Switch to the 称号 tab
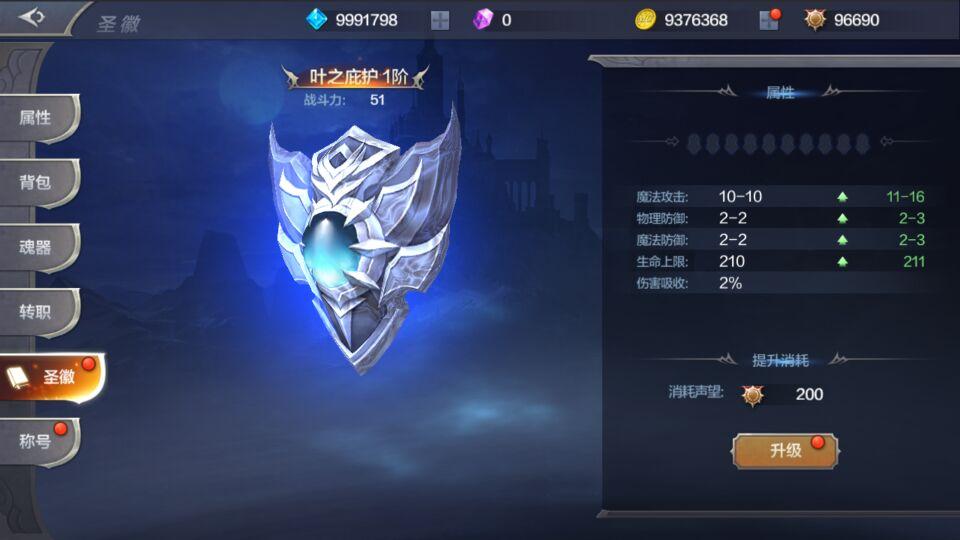The width and height of the screenshot is (960, 540). [36, 441]
